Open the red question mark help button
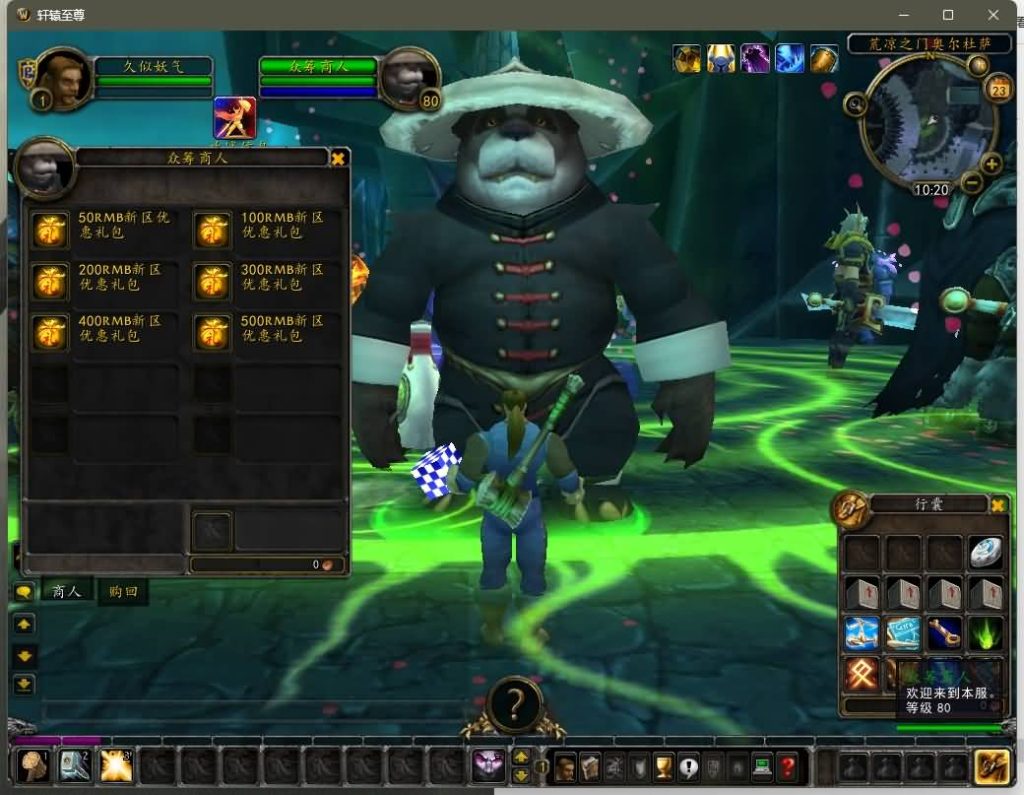The height and width of the screenshot is (795, 1024). tap(788, 767)
